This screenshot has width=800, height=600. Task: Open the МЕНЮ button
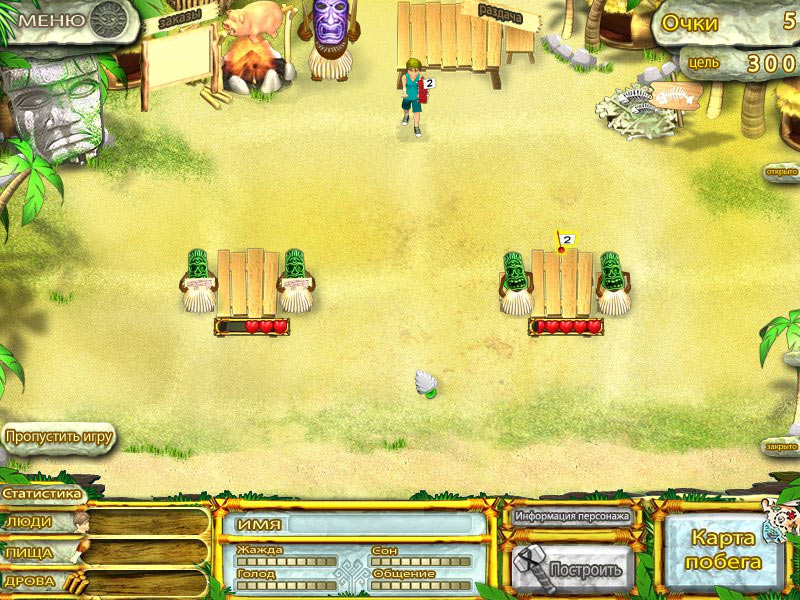click(x=62, y=18)
